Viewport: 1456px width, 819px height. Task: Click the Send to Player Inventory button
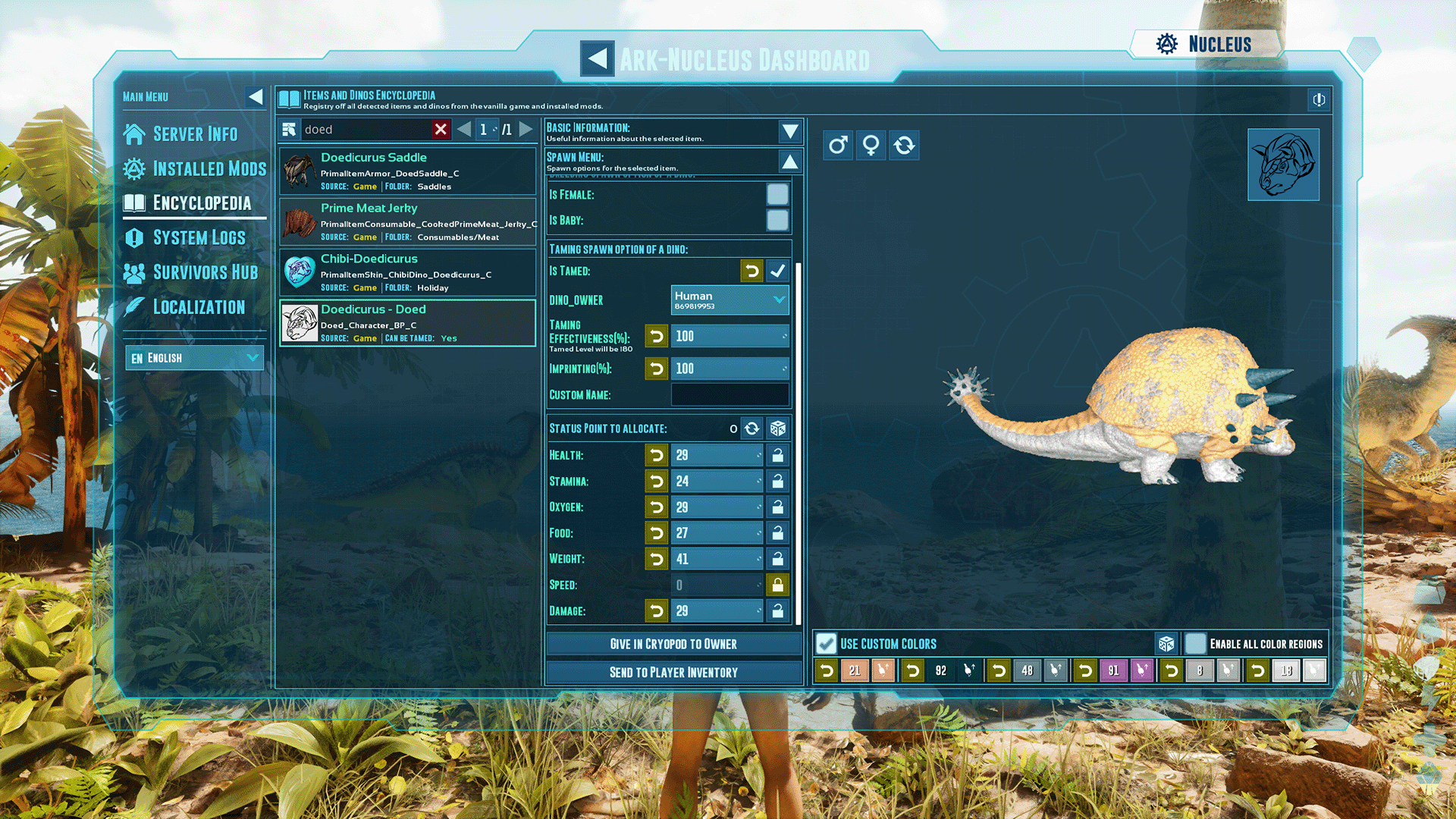(x=673, y=672)
